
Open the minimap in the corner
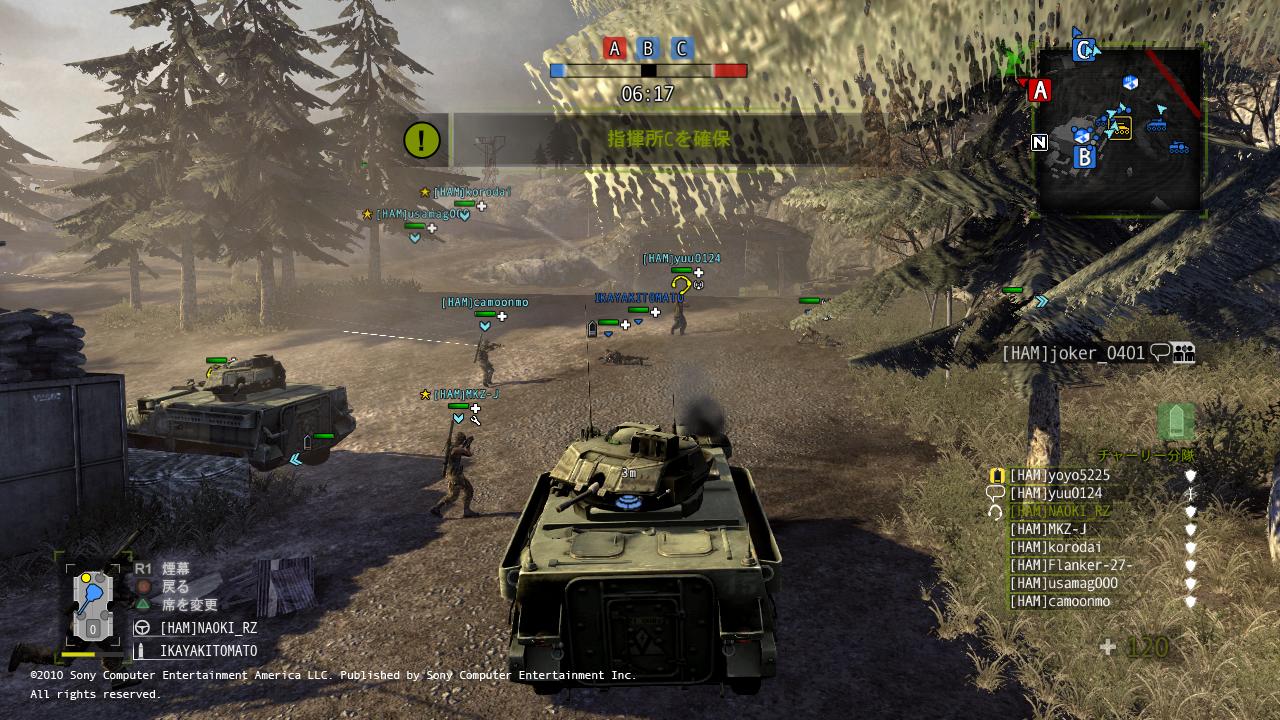[1120, 130]
